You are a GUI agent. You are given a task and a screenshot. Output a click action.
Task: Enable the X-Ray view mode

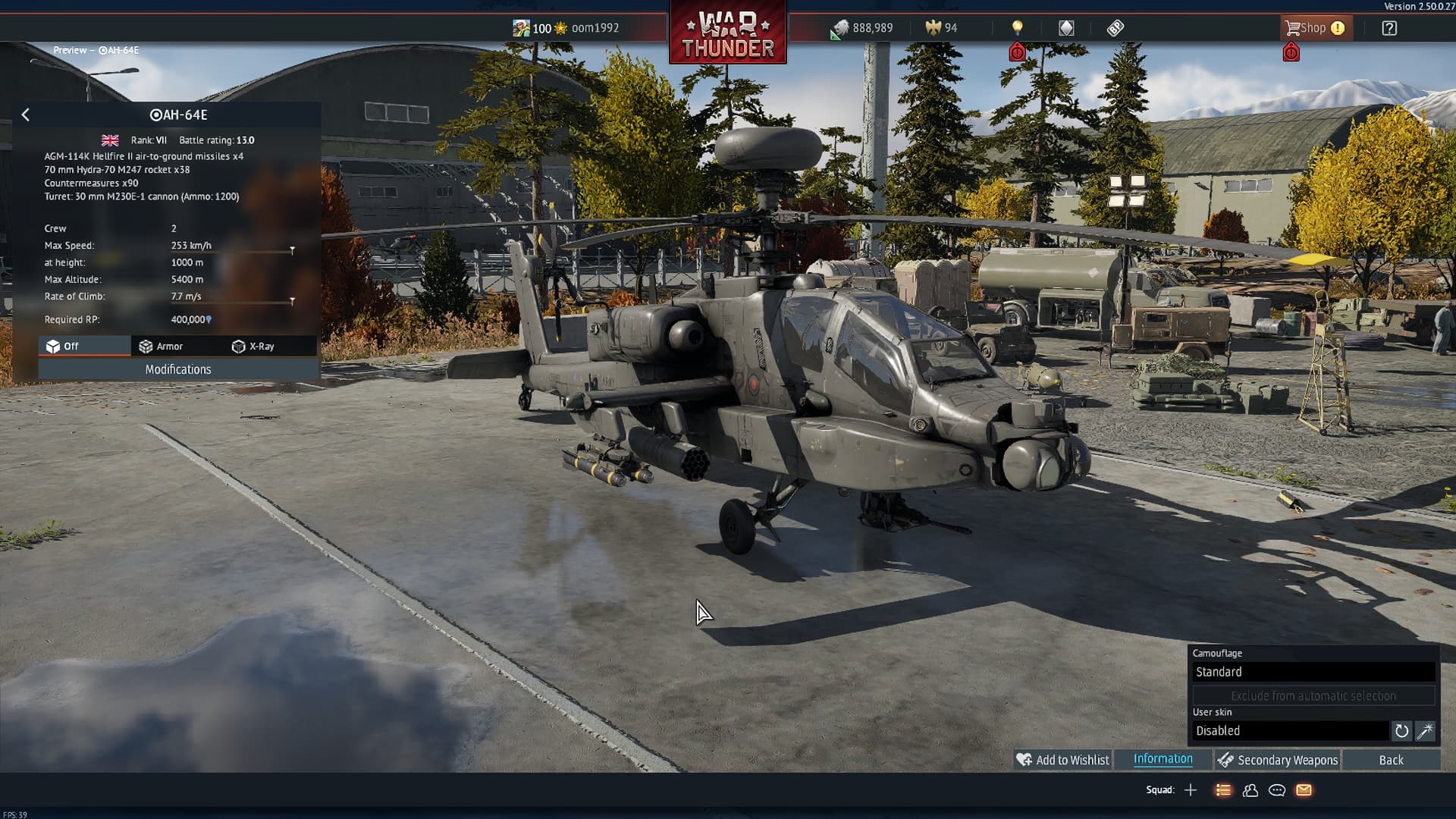(253, 347)
